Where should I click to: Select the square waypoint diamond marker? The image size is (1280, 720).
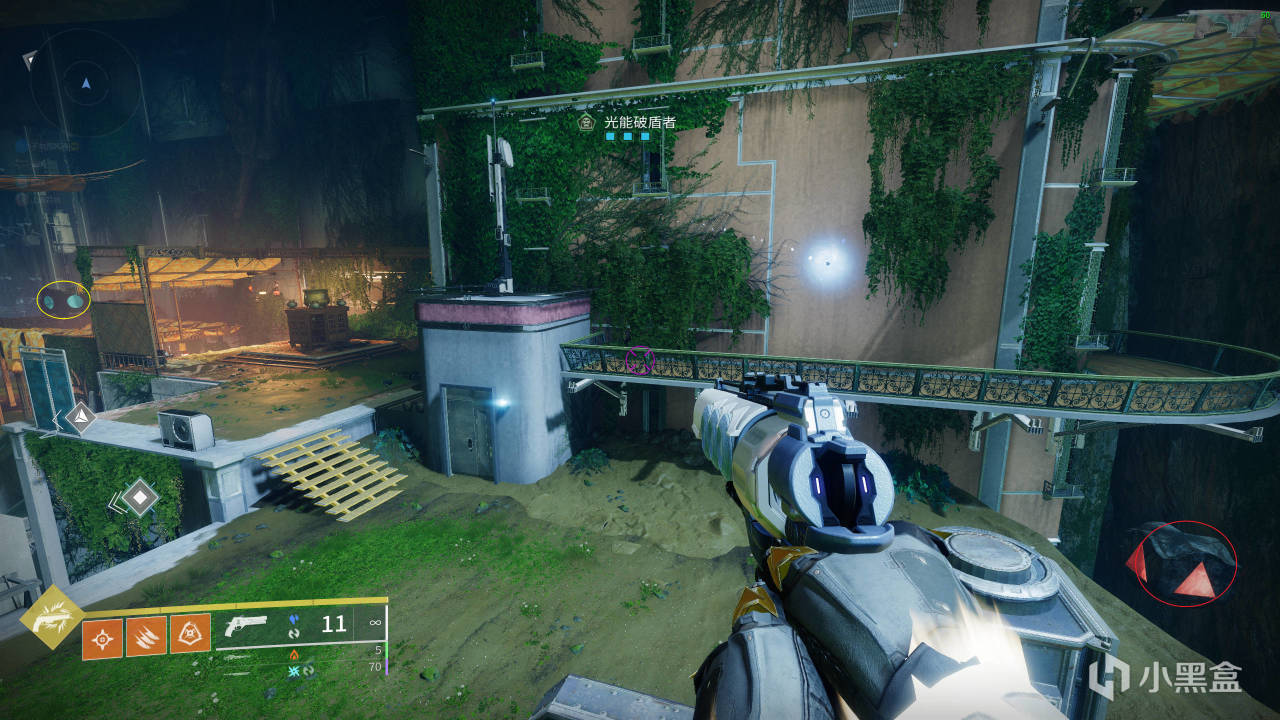coord(139,497)
